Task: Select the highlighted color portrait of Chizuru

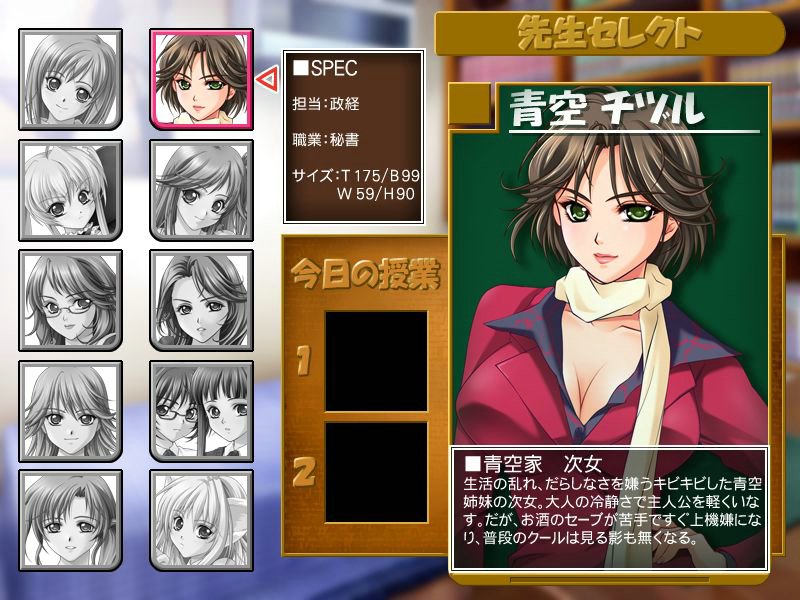Action: 201,78
